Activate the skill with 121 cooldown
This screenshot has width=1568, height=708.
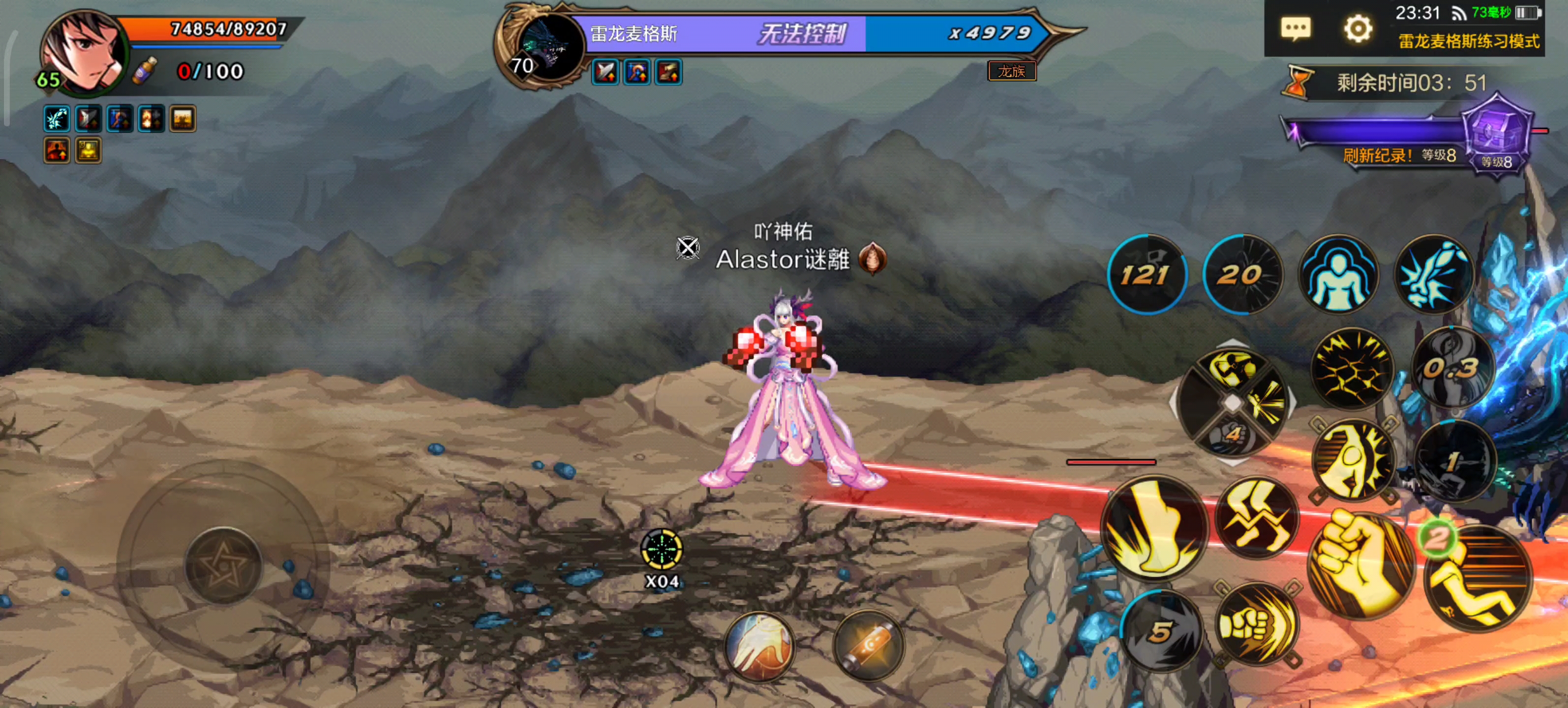click(1147, 274)
